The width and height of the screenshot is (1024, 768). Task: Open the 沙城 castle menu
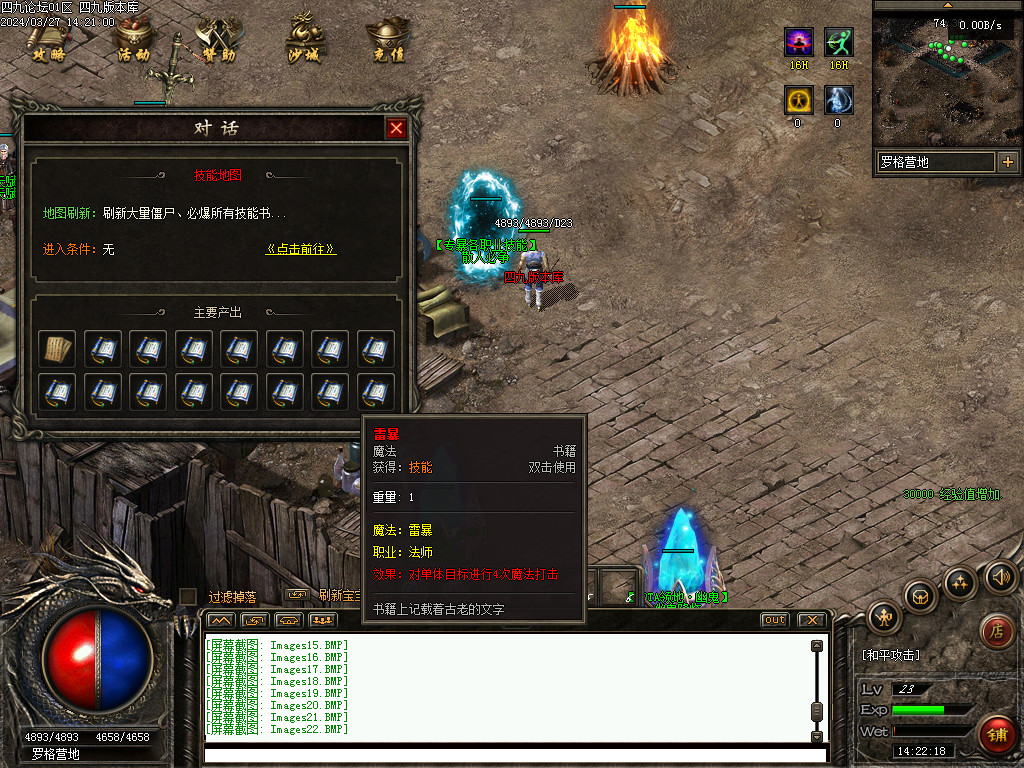(303, 41)
